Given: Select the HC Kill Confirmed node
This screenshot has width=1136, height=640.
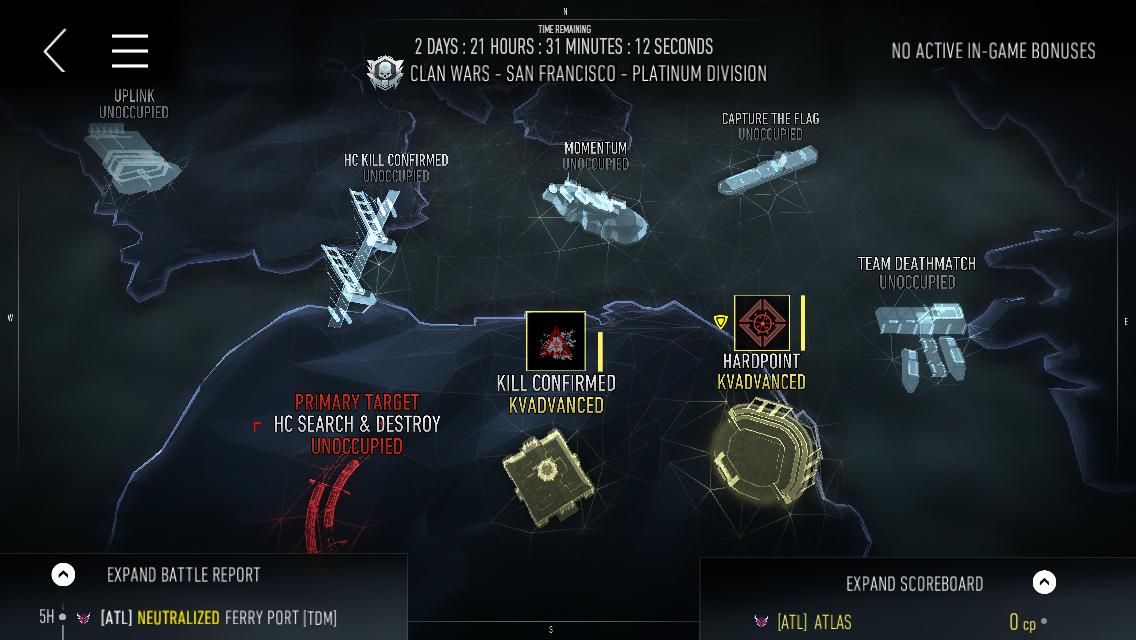Looking at the screenshot, I should (x=360, y=255).
